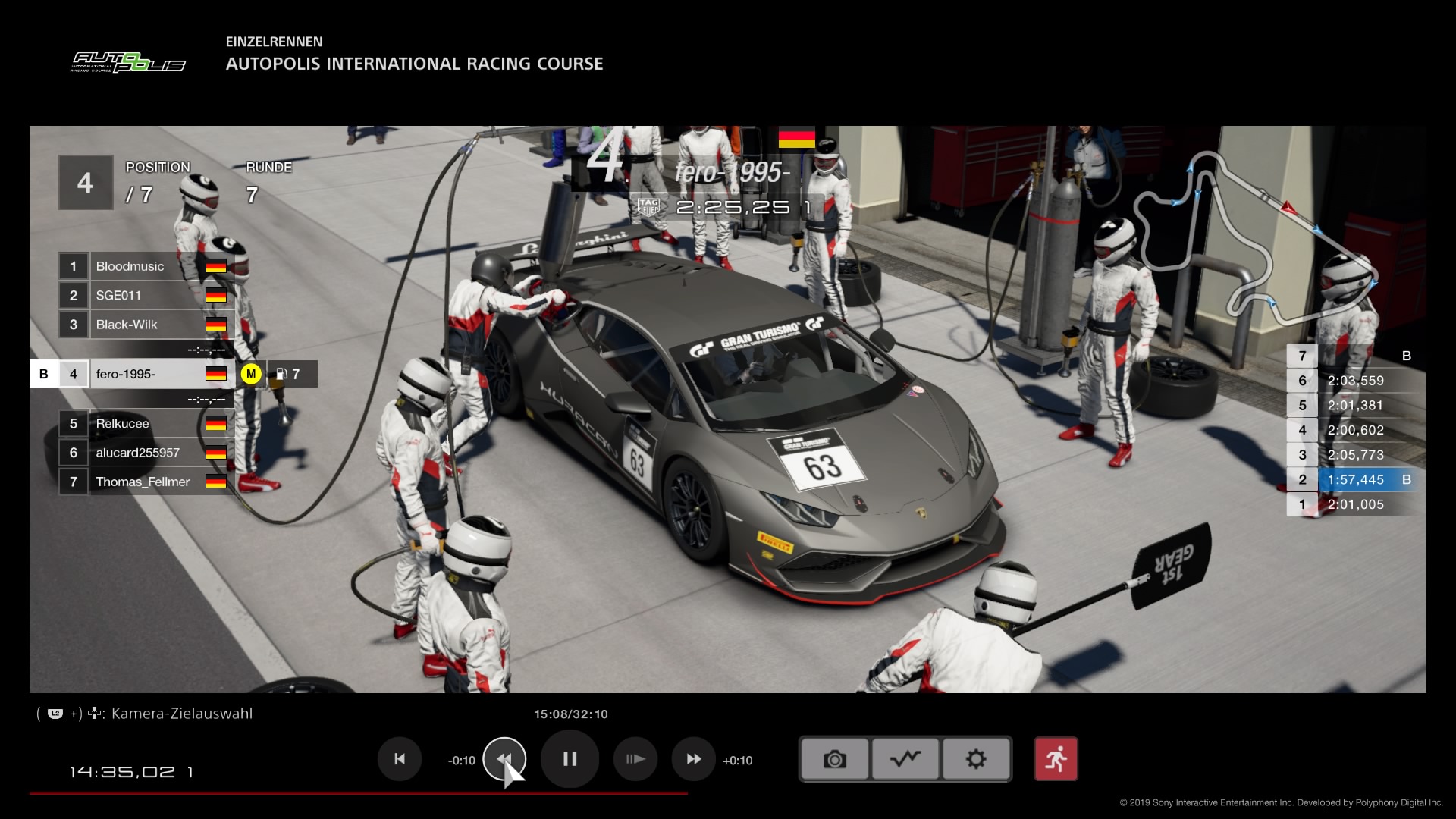This screenshot has width=1456, height=819.
Task: Fast-forward the replay
Action: pos(693,759)
